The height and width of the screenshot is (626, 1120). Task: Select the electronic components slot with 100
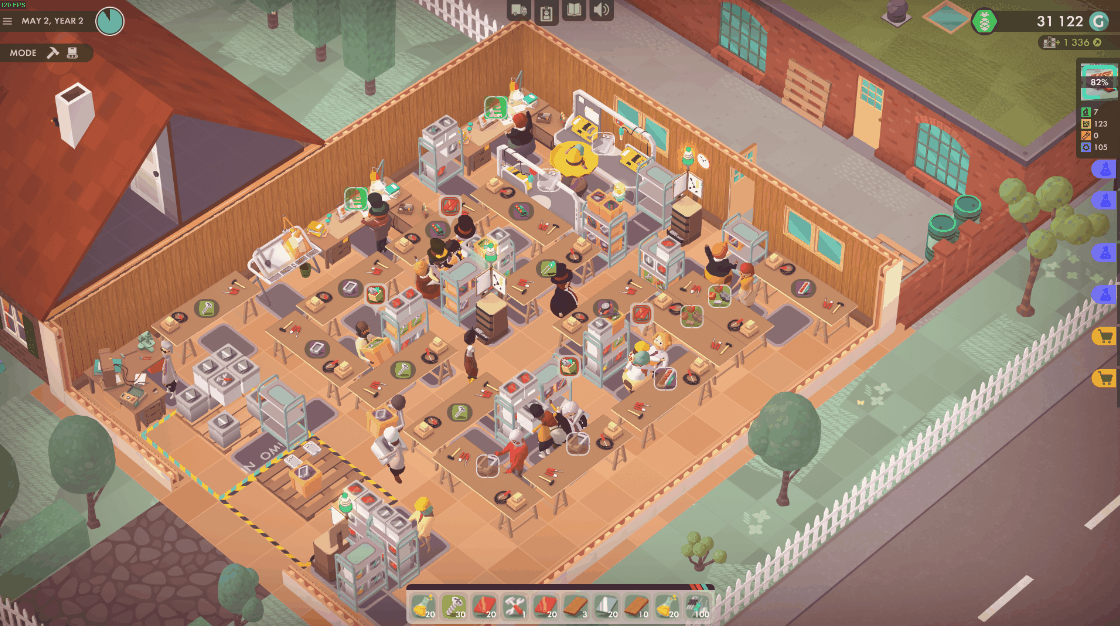tap(697, 605)
